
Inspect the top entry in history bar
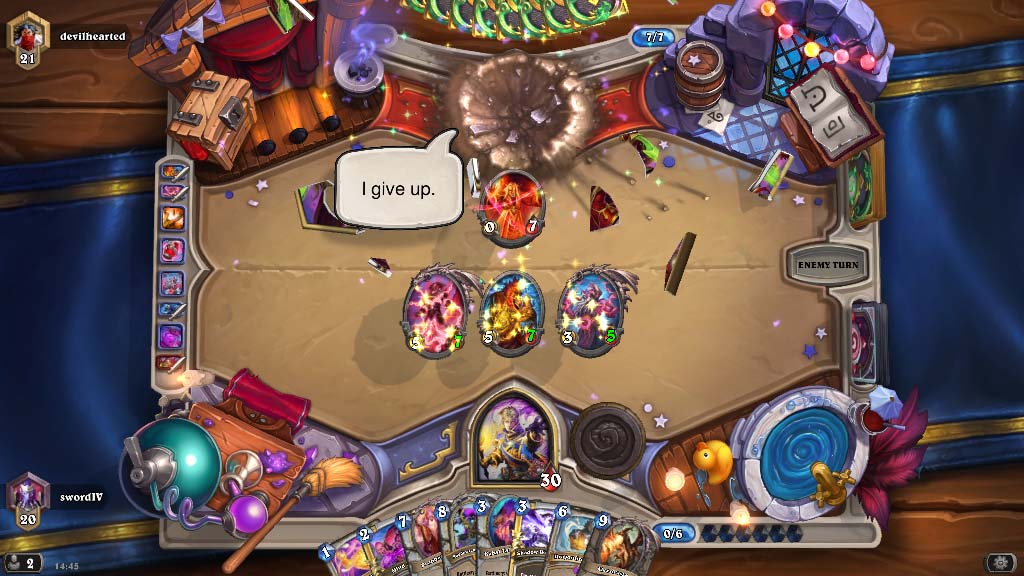[x=173, y=172]
